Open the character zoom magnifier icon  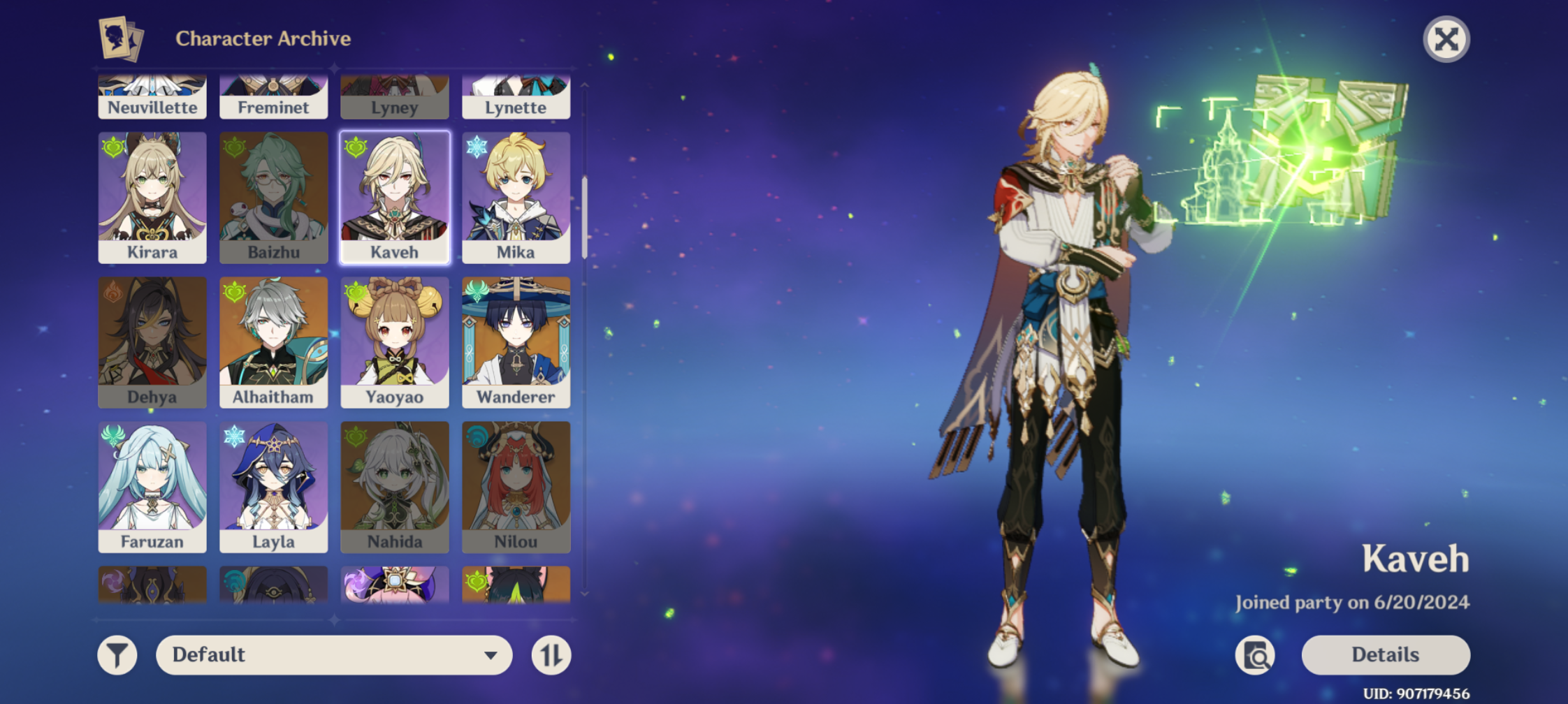[x=1256, y=654]
